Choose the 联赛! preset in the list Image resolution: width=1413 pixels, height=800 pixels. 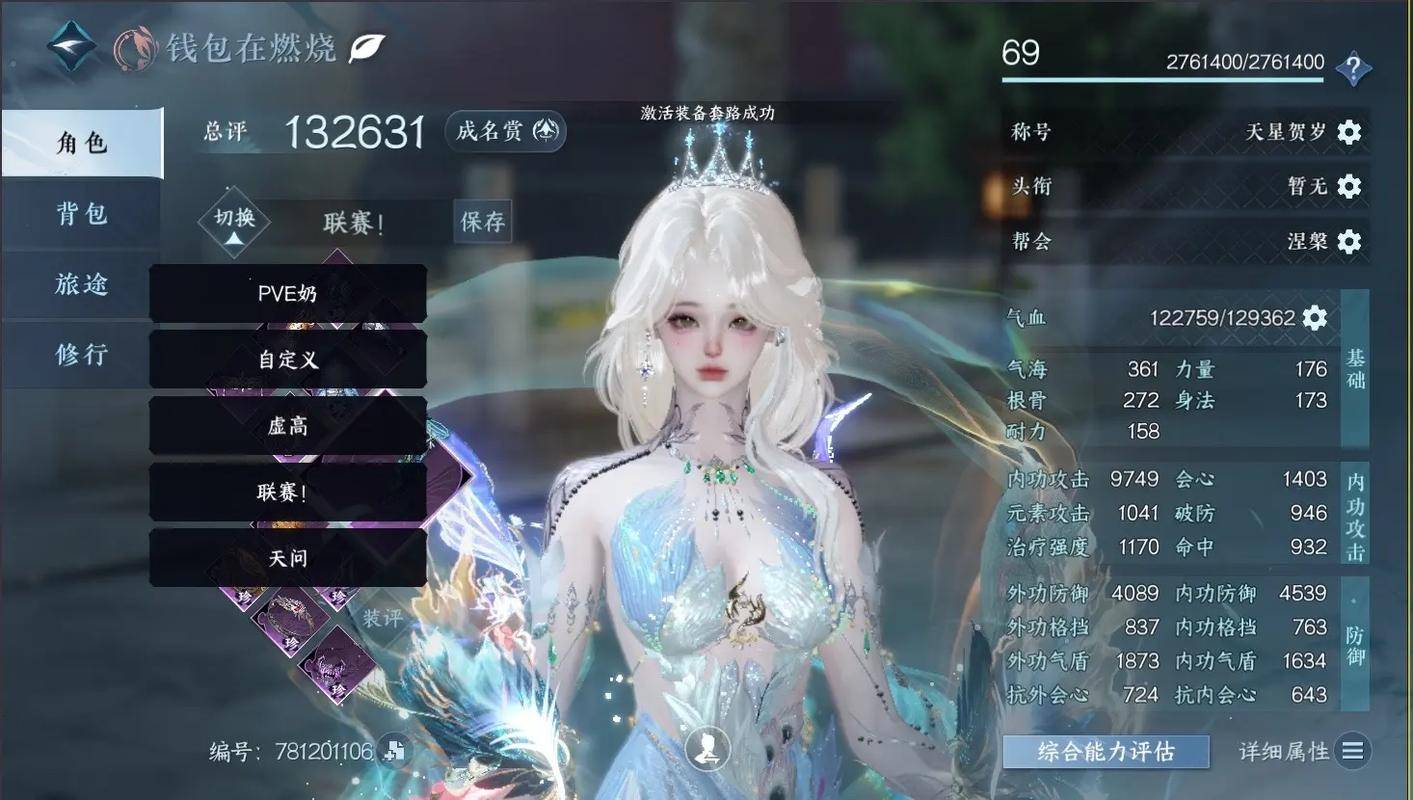288,492
